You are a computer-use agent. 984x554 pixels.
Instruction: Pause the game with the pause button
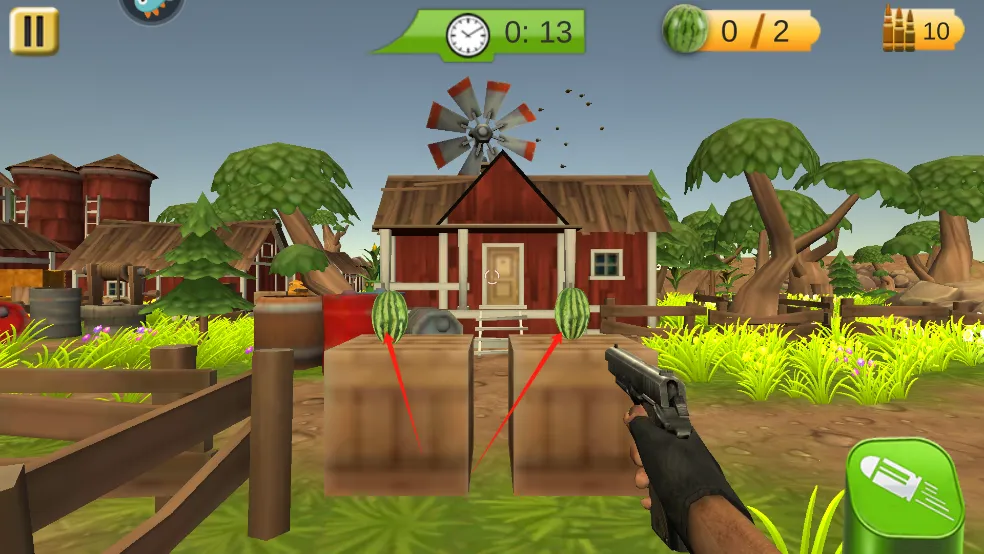click(x=34, y=31)
